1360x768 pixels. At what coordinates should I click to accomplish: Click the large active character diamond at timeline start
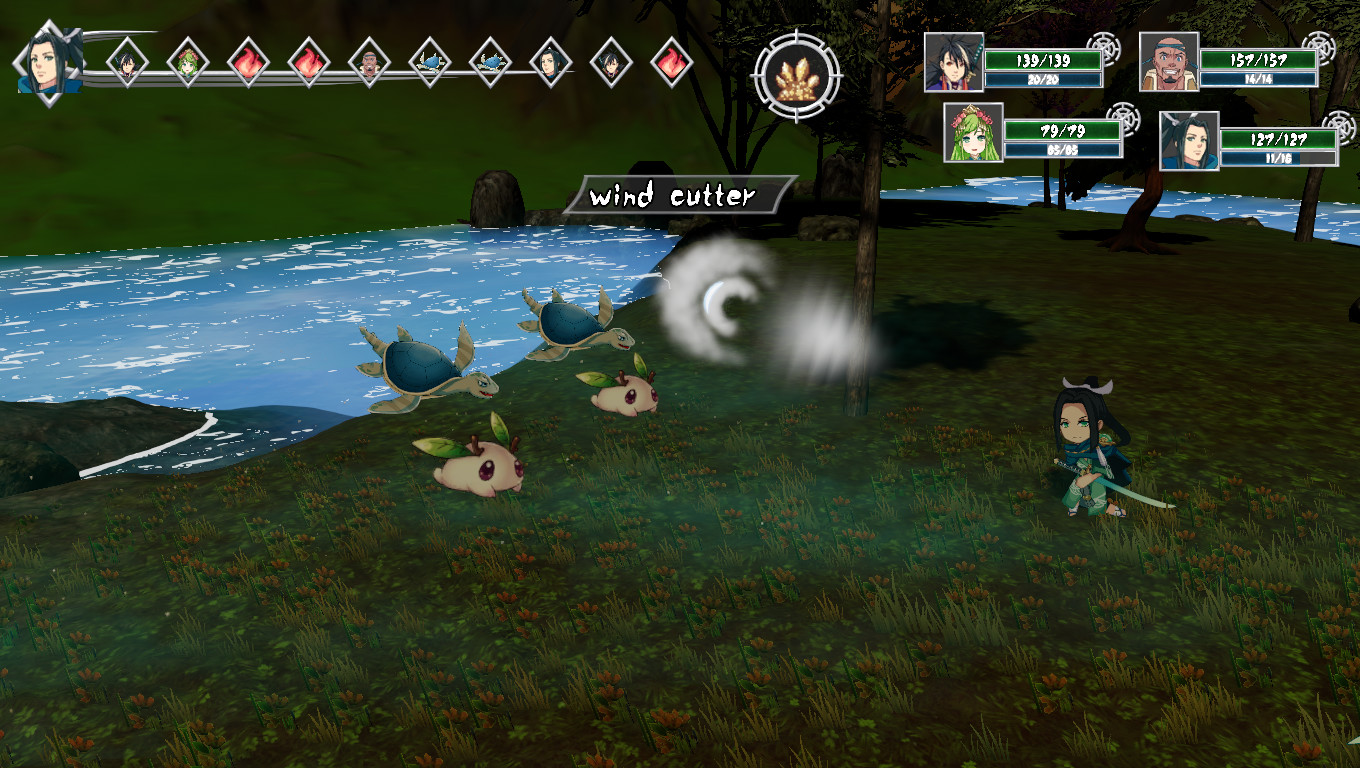[48, 62]
